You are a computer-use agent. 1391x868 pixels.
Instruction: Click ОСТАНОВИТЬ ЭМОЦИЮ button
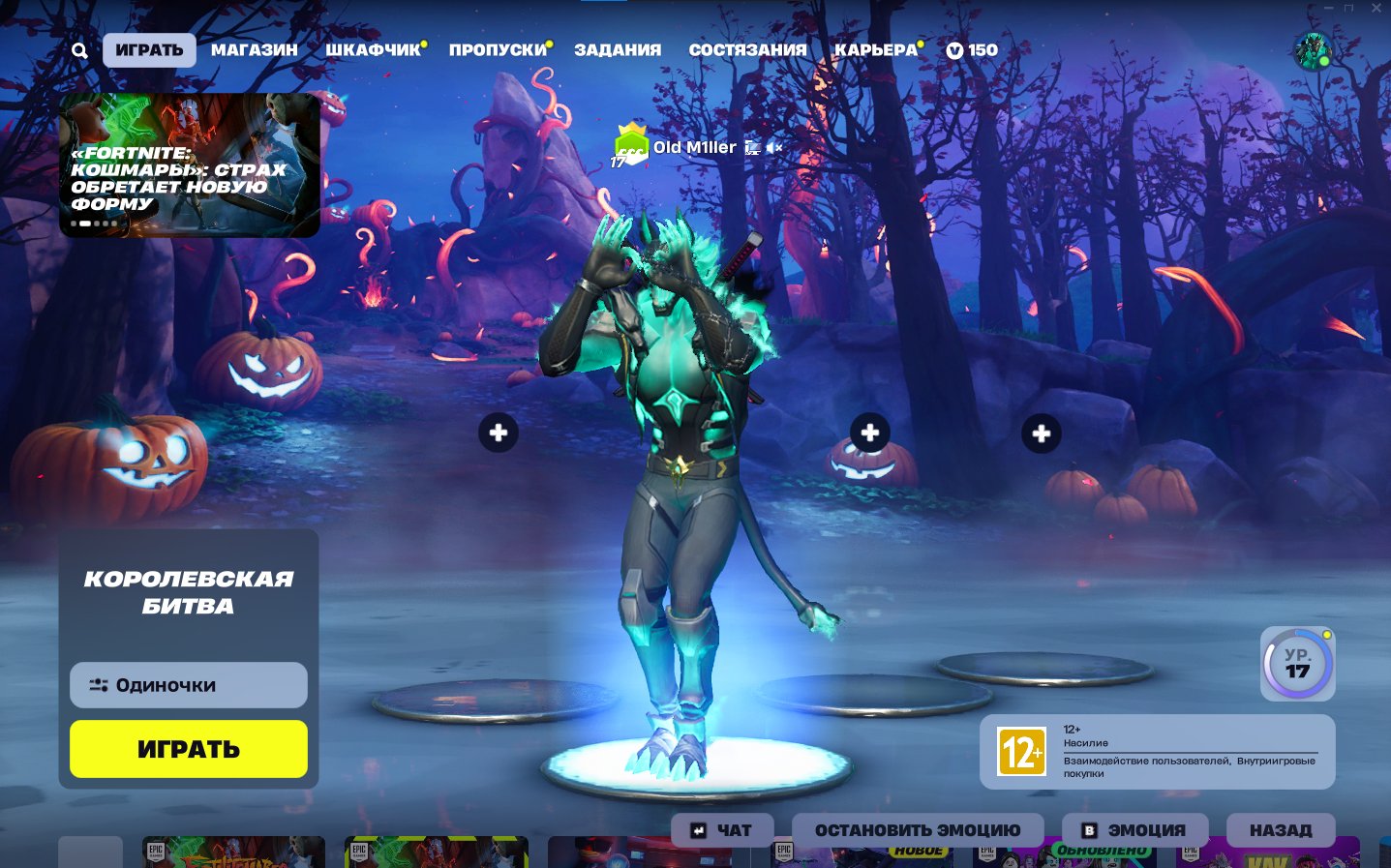pos(918,830)
